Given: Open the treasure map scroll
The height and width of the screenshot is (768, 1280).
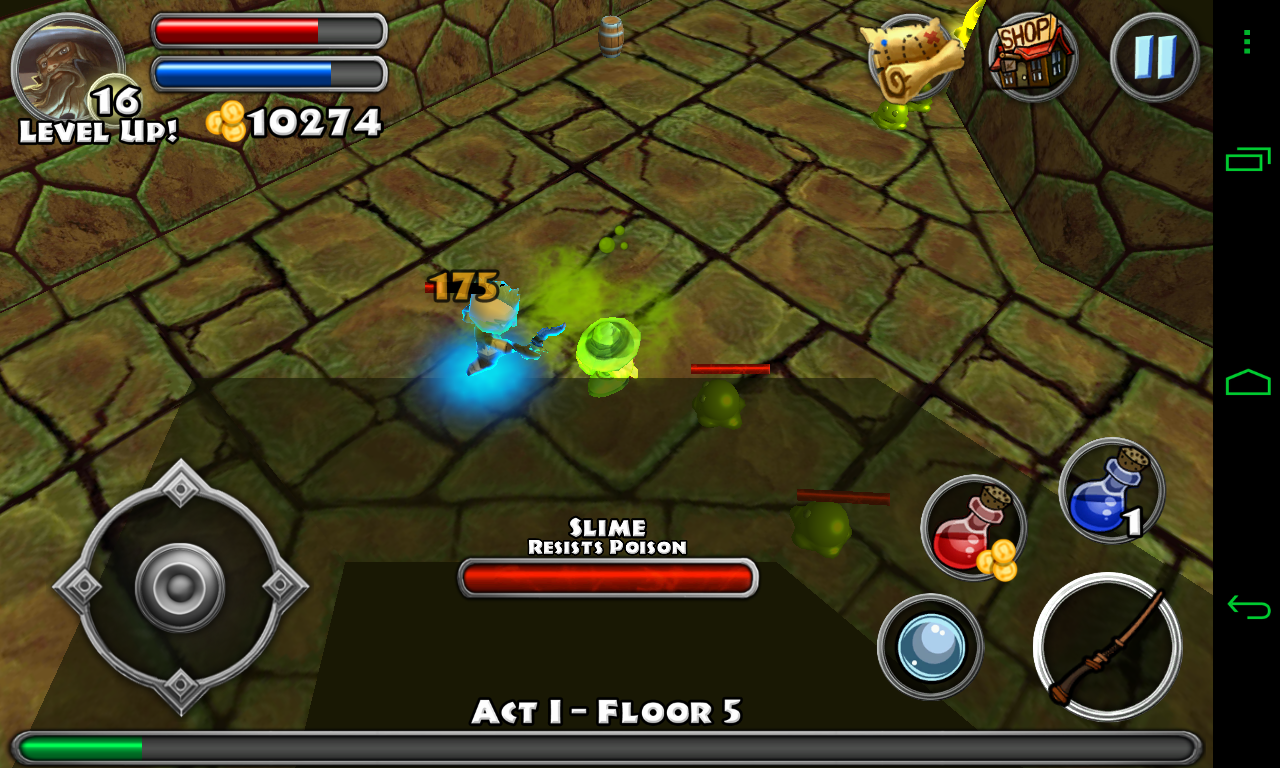Looking at the screenshot, I should click(908, 58).
